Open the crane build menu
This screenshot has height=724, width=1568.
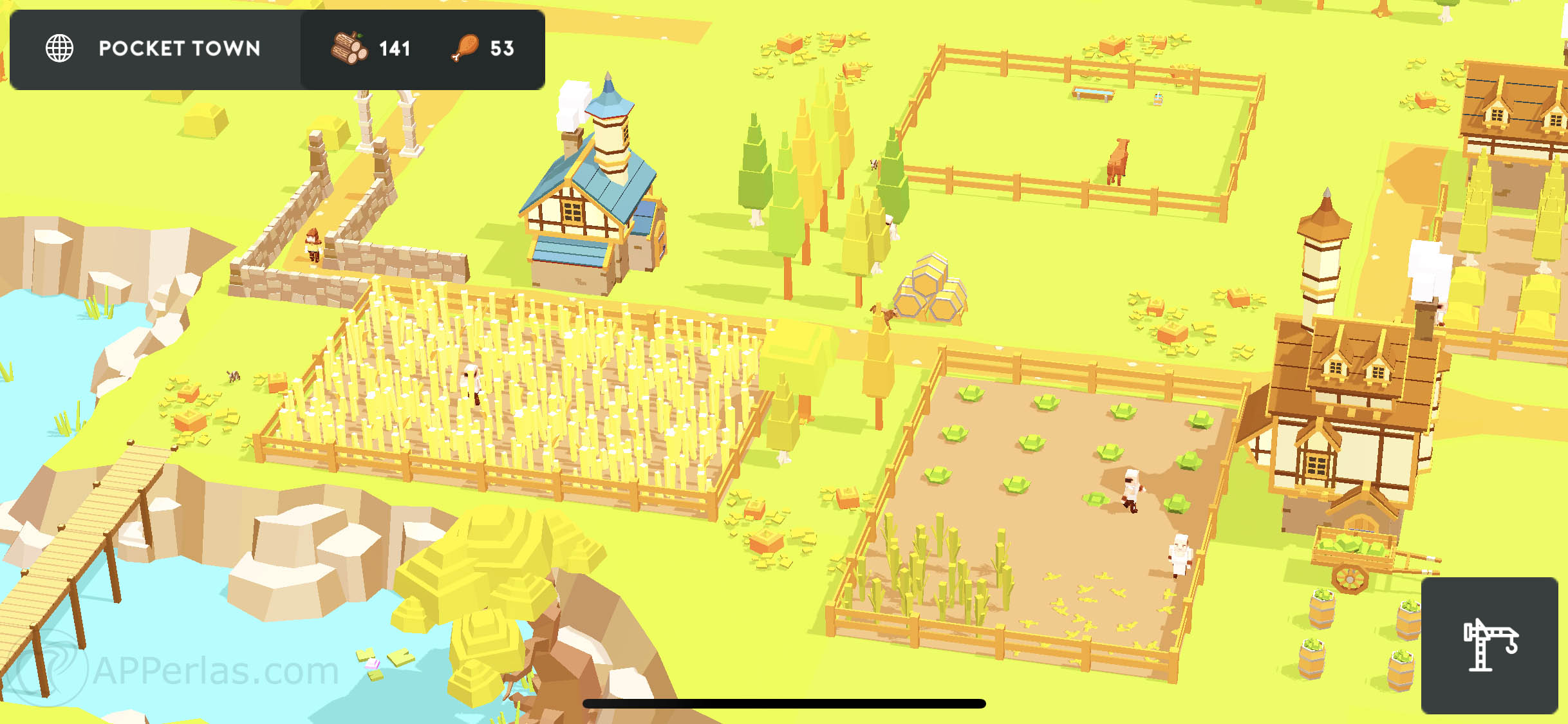1489,645
